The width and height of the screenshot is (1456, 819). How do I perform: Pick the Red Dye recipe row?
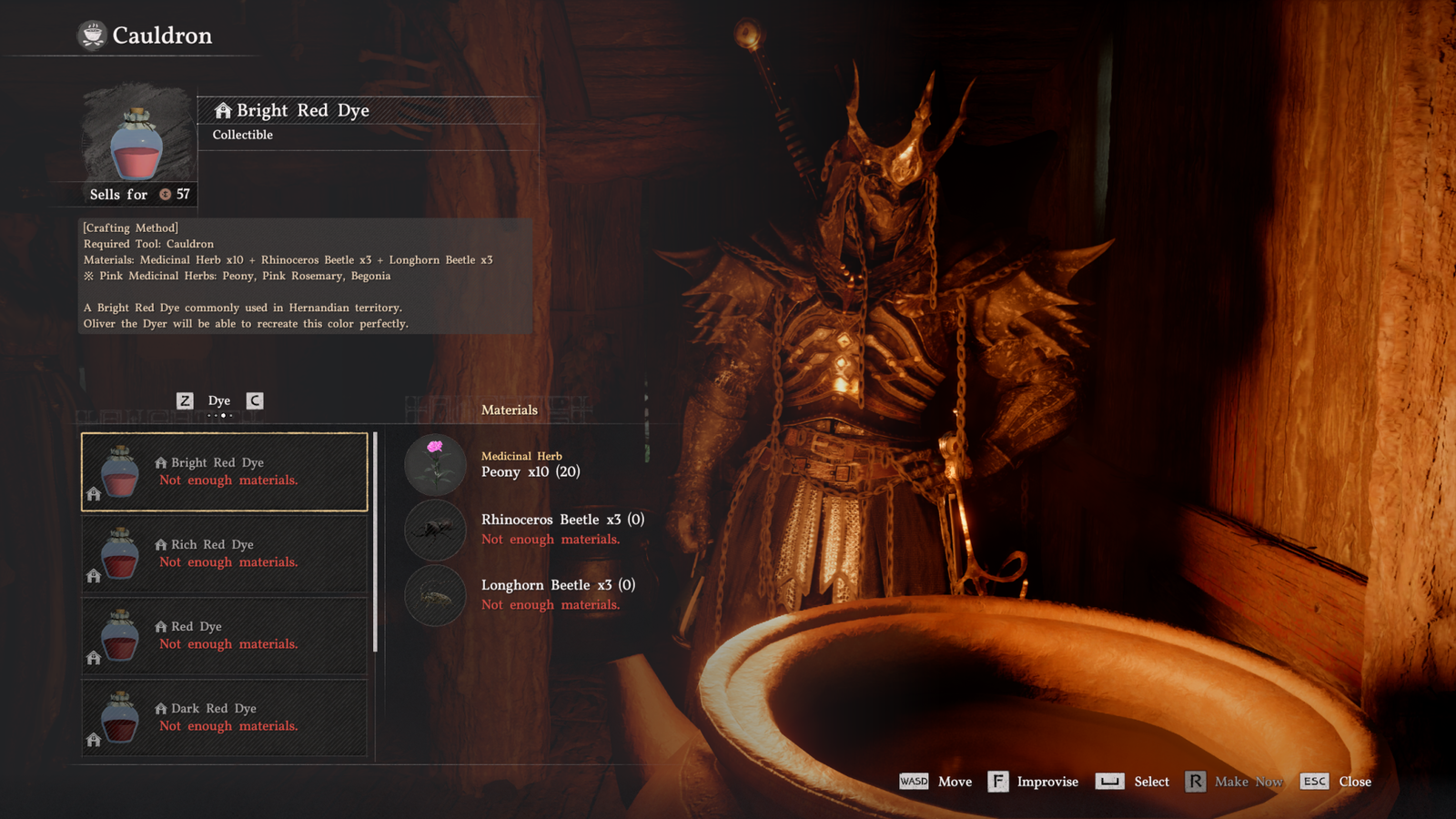click(x=225, y=635)
